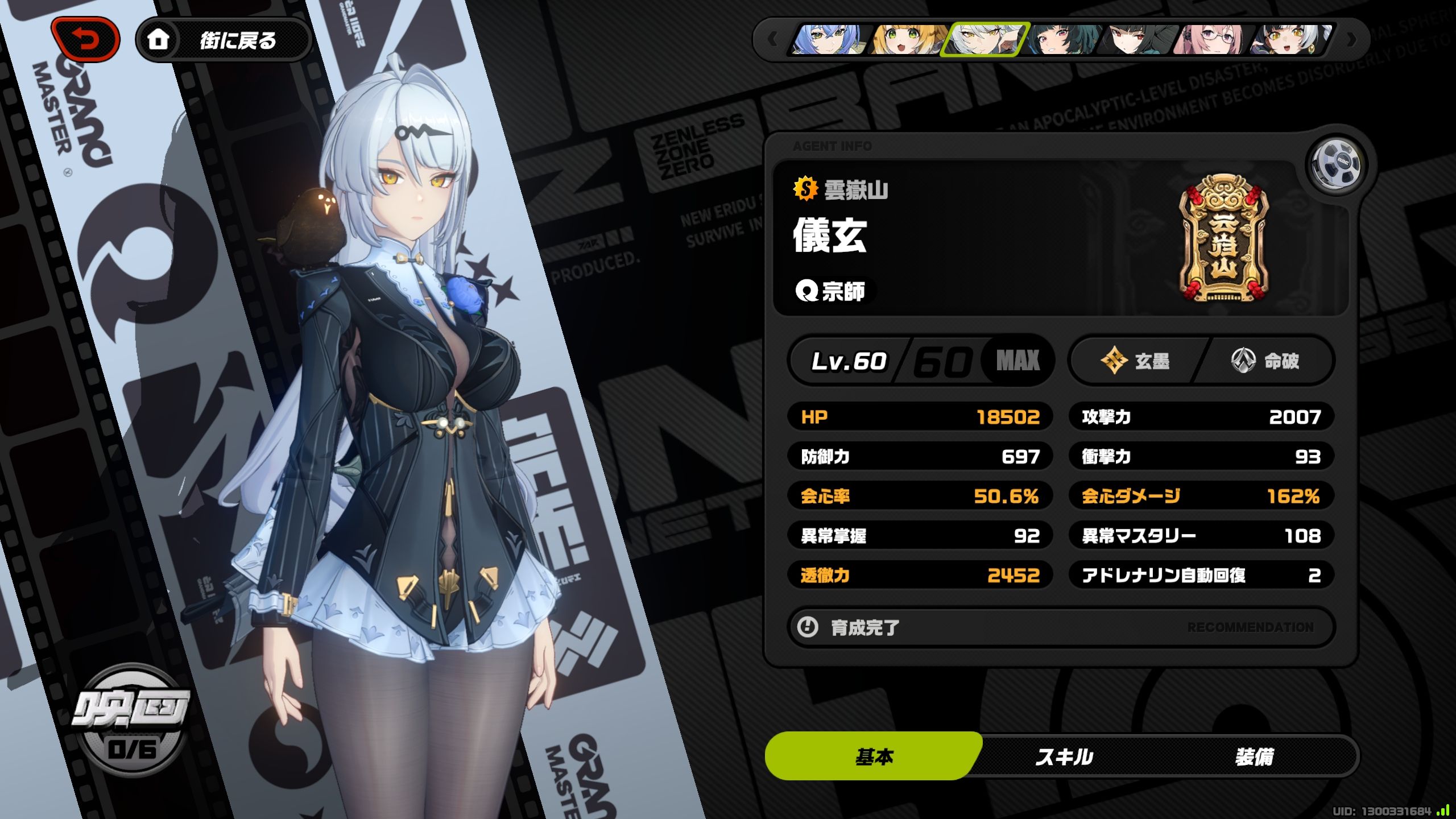The image size is (1456, 819).
Task: Click the Lv.60 MAX level panel
Action: point(921,361)
